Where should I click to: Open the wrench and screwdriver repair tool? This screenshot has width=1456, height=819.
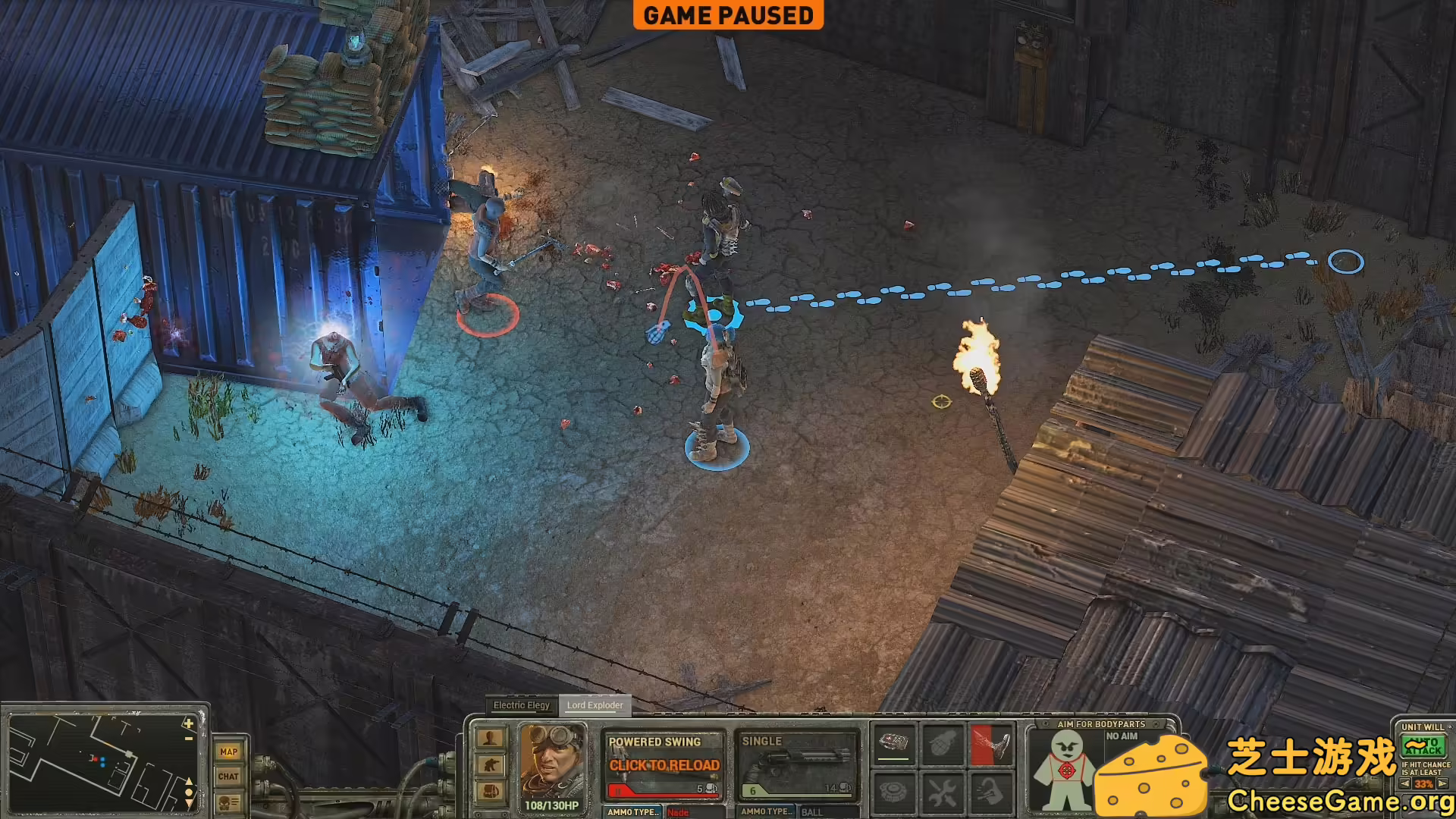(x=943, y=793)
